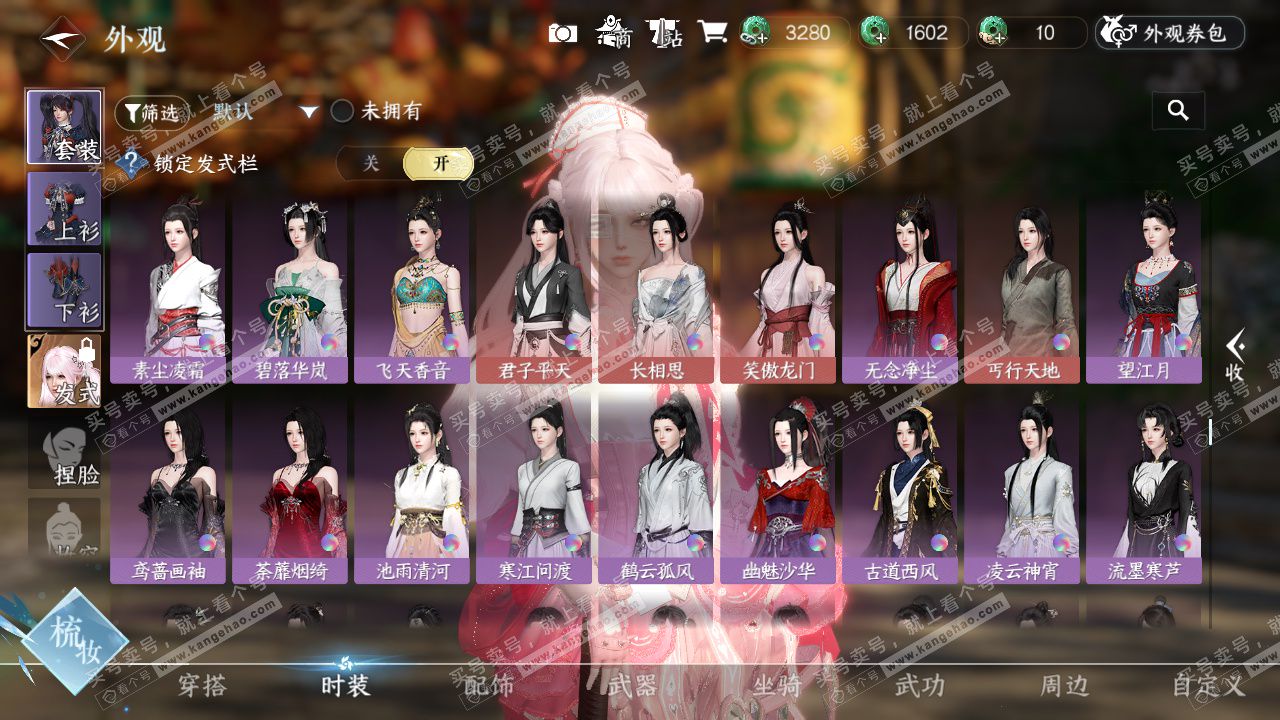
Task: Open the search magnifier button
Action: coord(1178,111)
